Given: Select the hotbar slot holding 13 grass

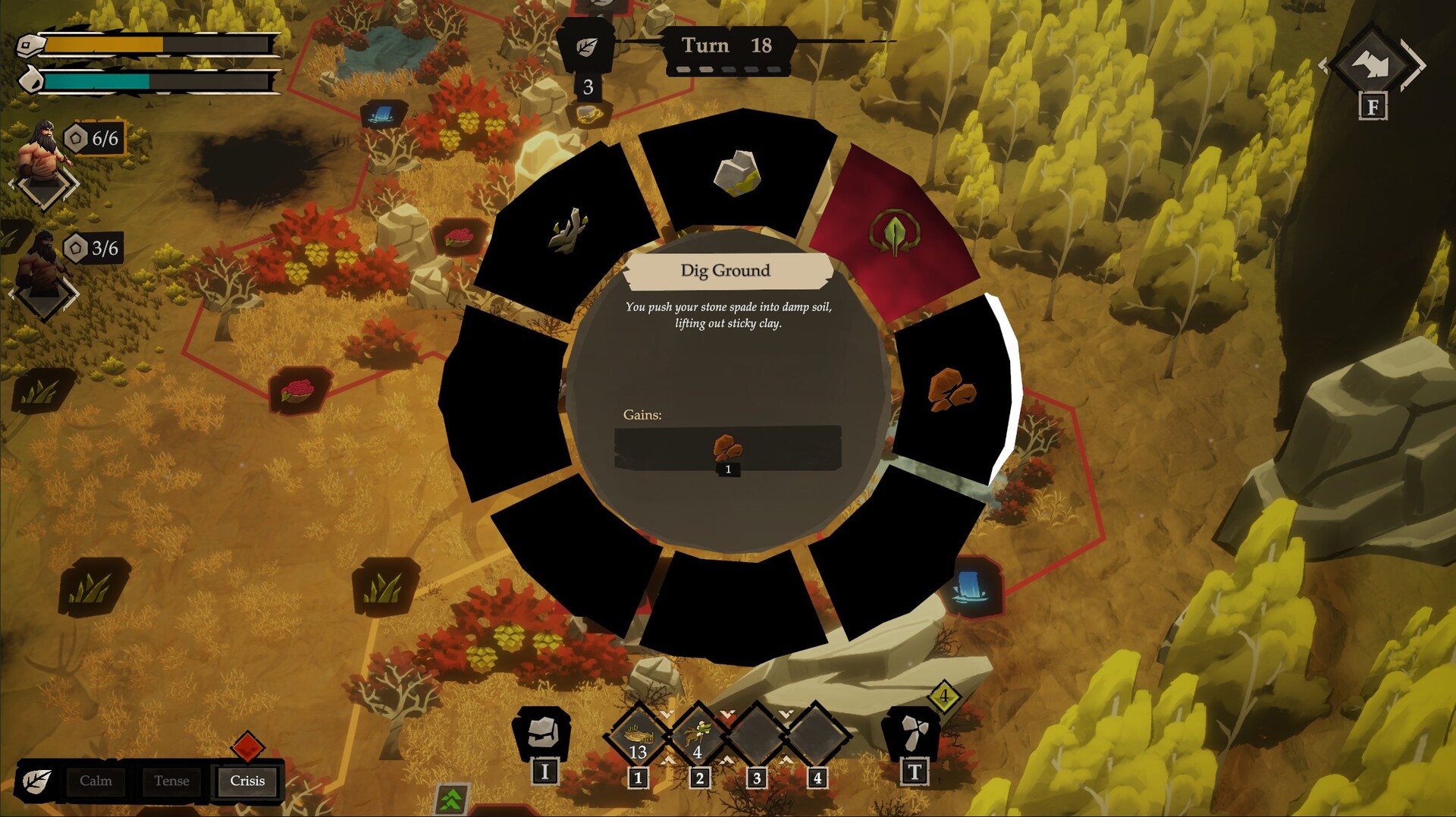Looking at the screenshot, I should coord(638,736).
